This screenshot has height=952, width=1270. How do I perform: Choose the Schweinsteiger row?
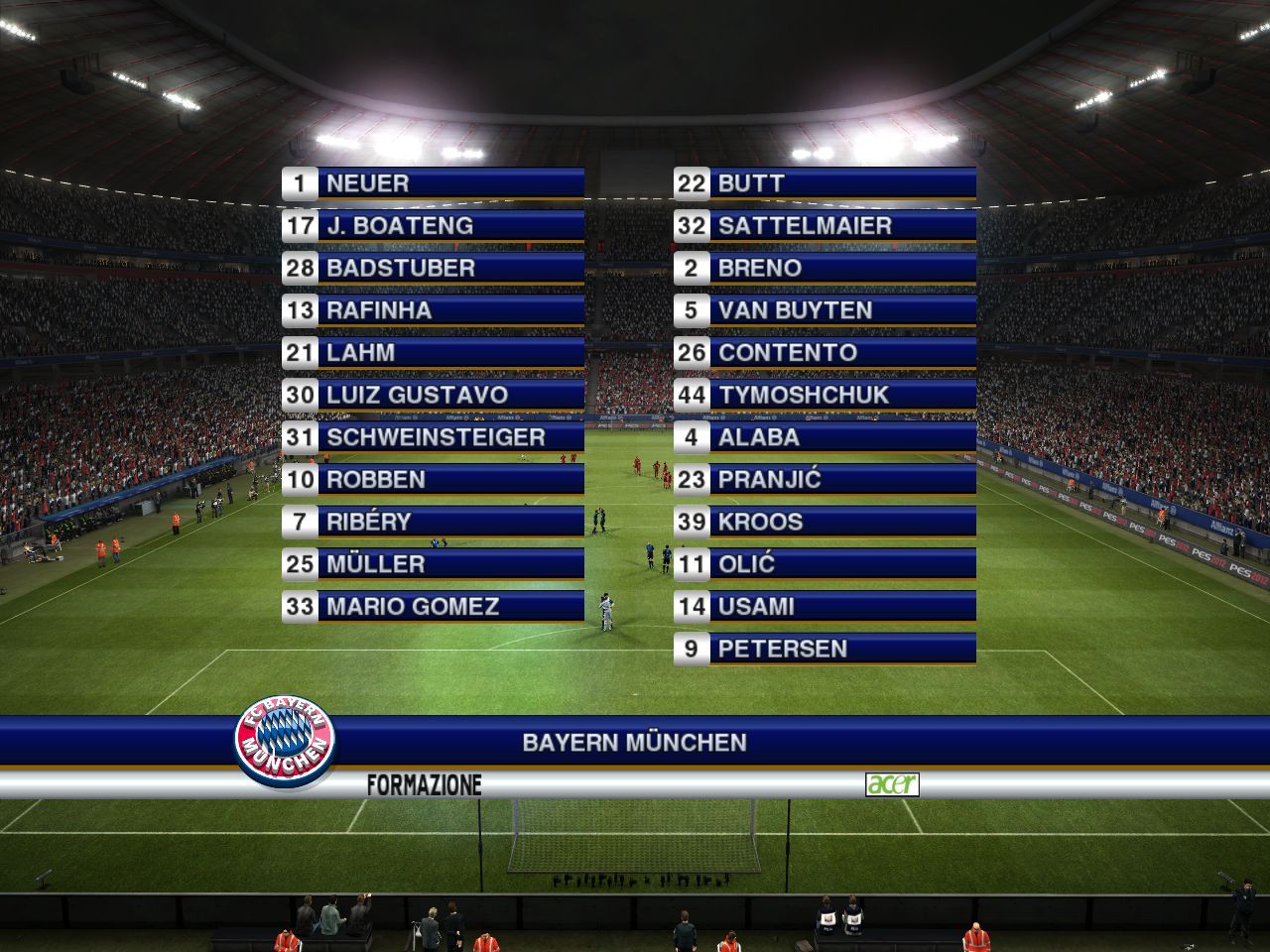tap(434, 437)
